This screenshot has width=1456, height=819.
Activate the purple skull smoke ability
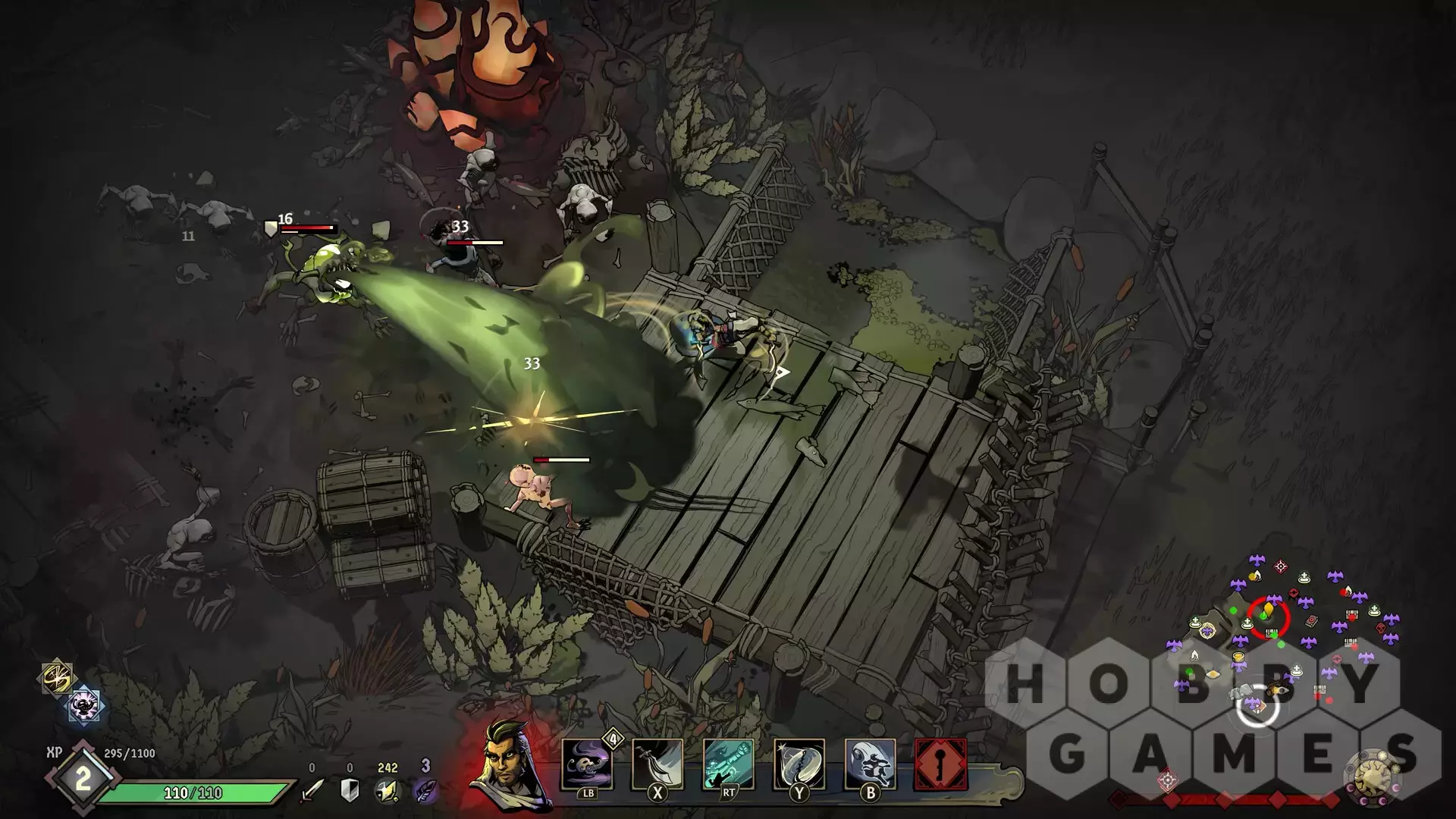(586, 764)
